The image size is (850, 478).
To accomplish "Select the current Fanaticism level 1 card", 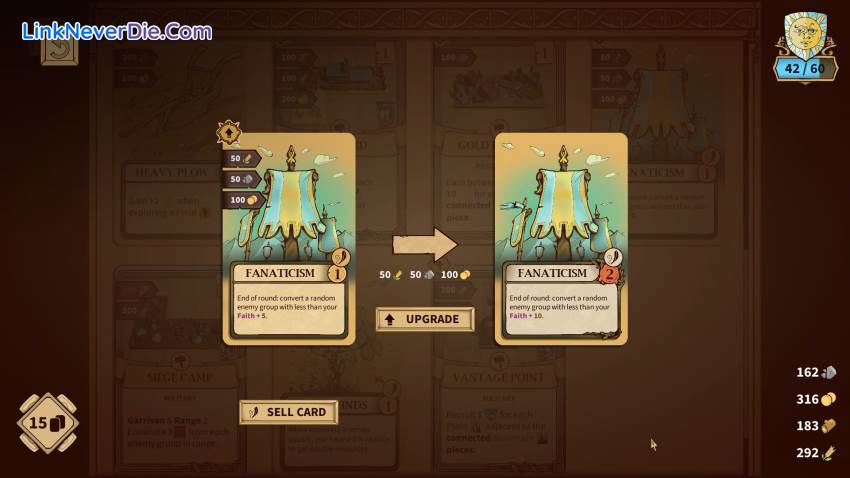I will click(x=289, y=238).
